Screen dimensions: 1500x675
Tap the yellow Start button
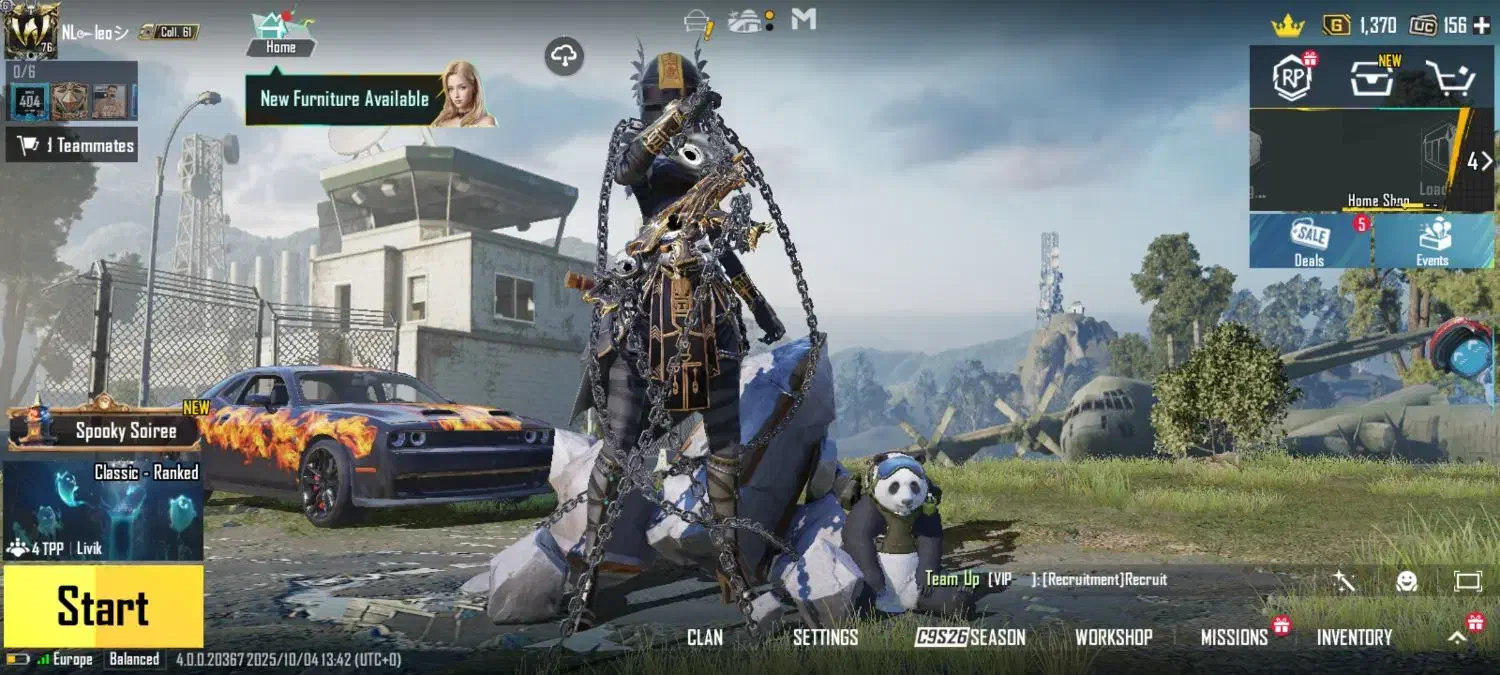tap(103, 606)
